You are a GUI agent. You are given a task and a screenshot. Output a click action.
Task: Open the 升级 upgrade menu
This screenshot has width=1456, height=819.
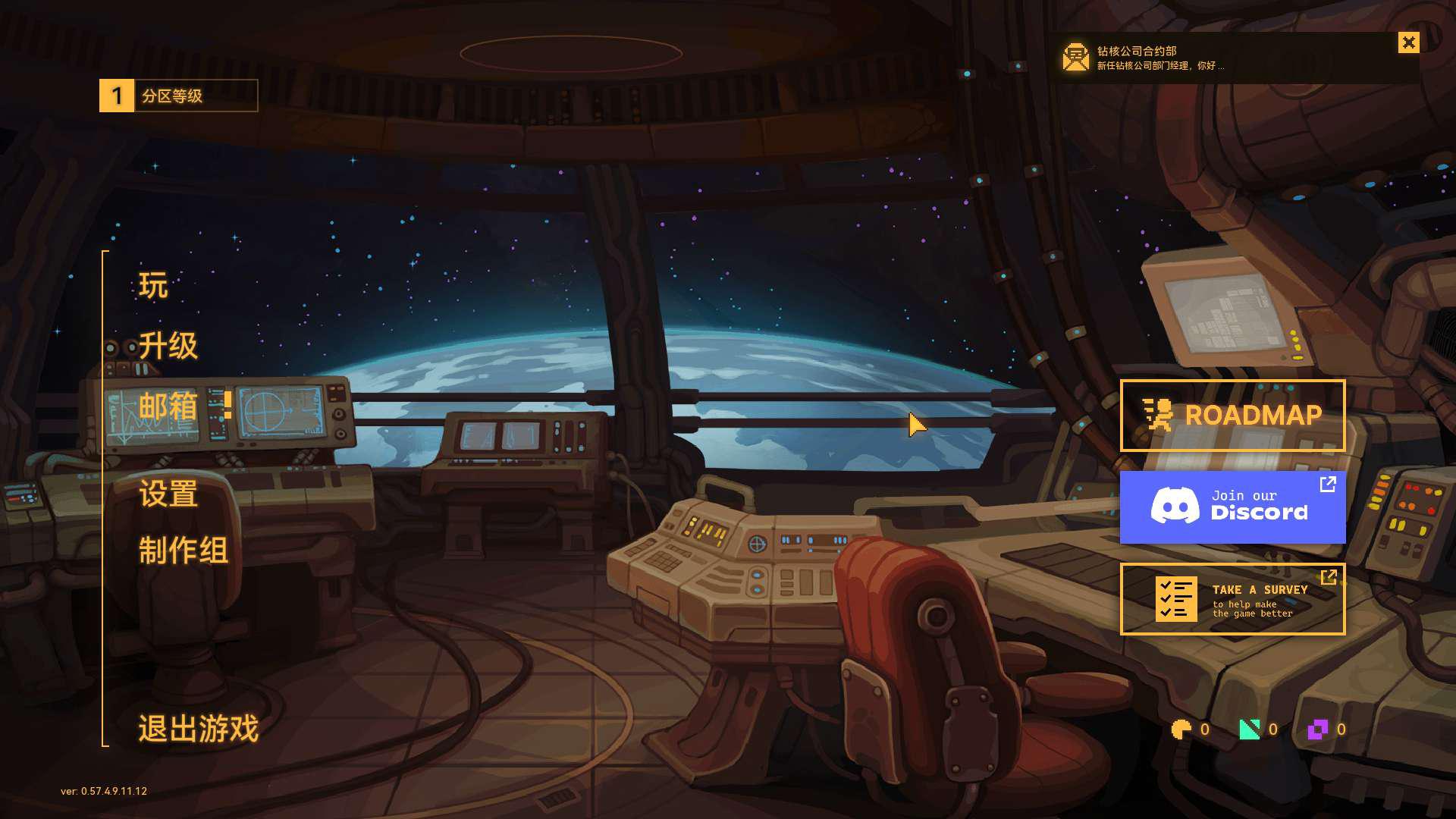click(168, 346)
